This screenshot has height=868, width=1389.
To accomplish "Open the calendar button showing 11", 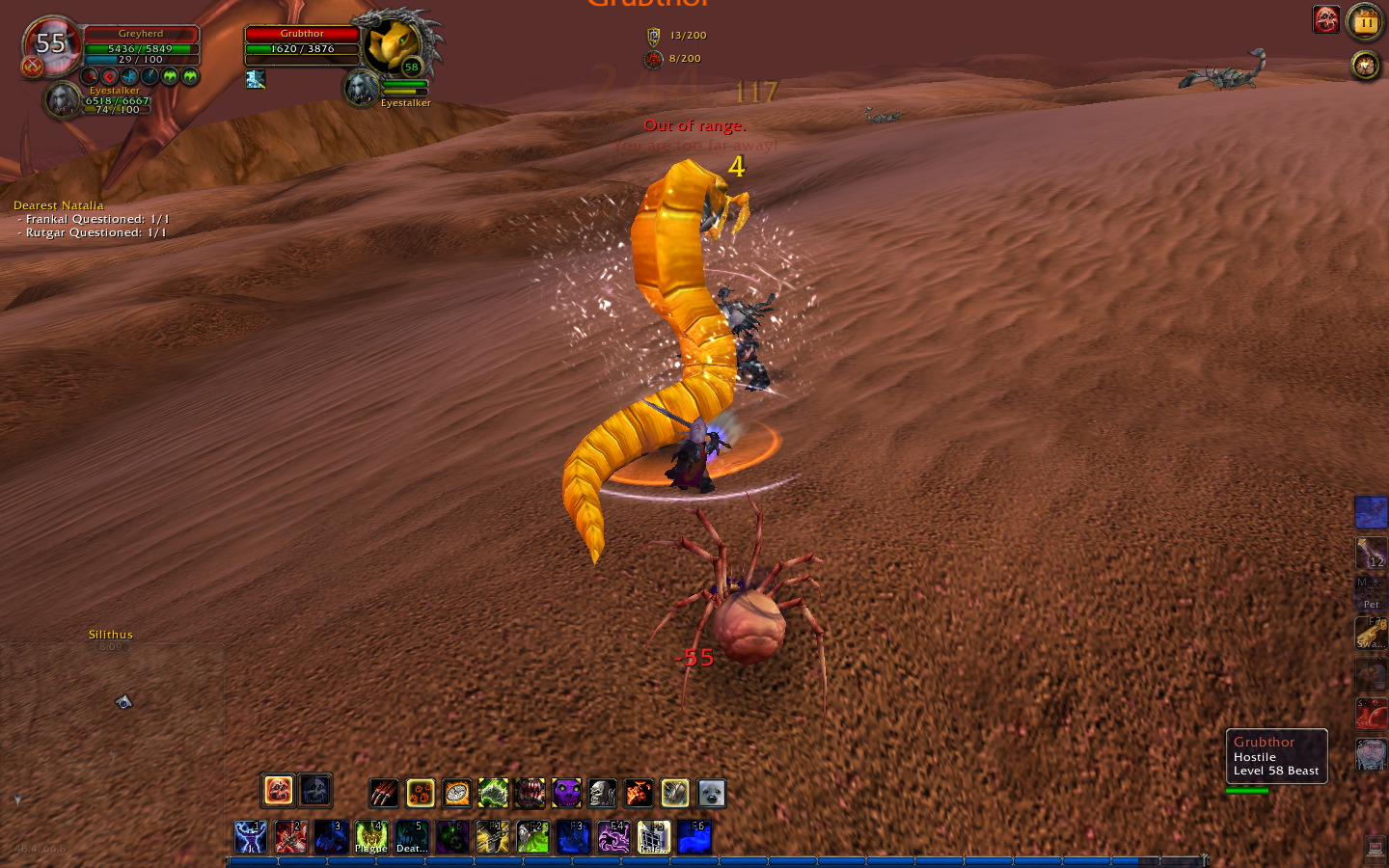I will [1365, 20].
